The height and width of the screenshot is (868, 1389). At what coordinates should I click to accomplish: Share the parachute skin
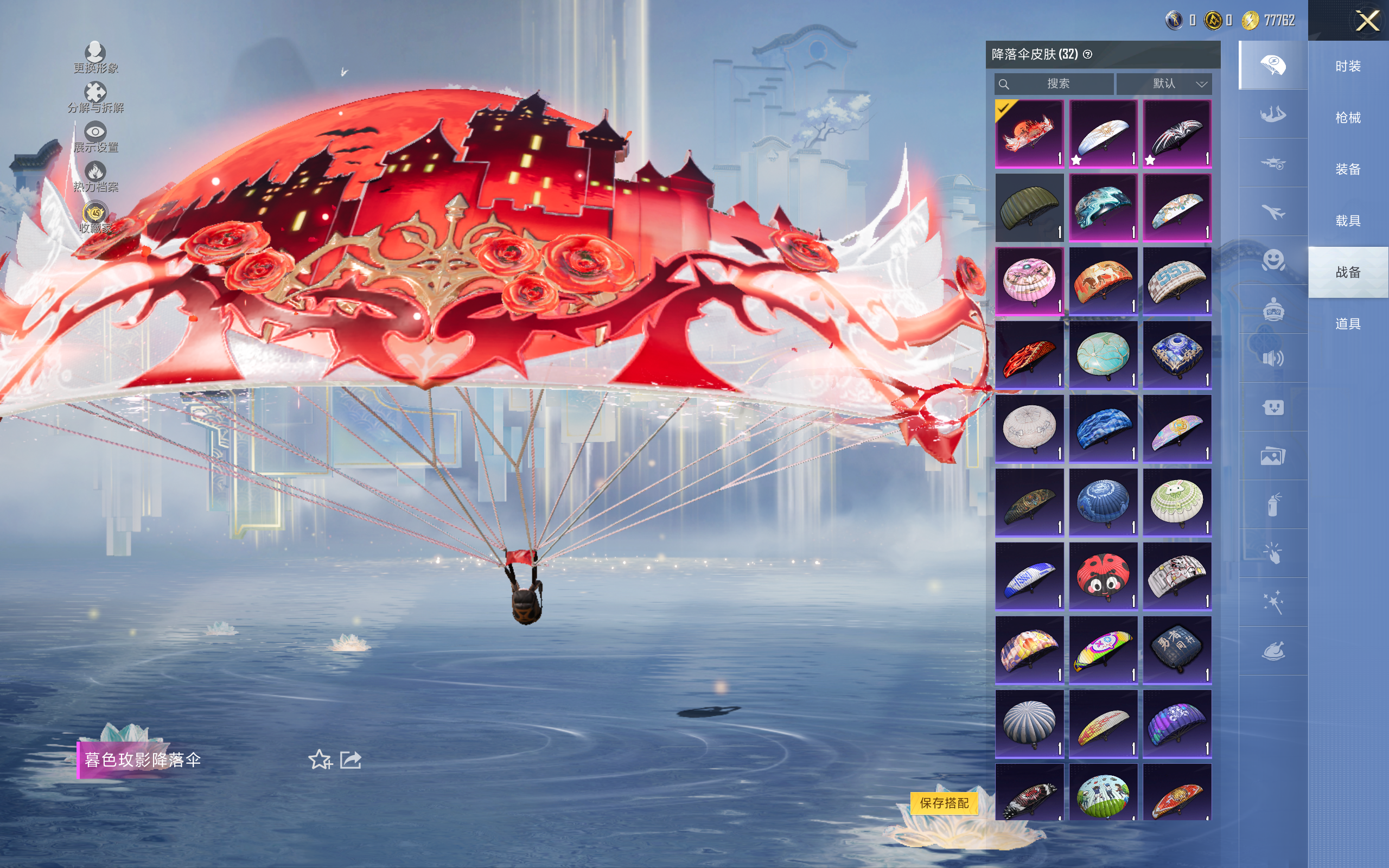point(351,760)
